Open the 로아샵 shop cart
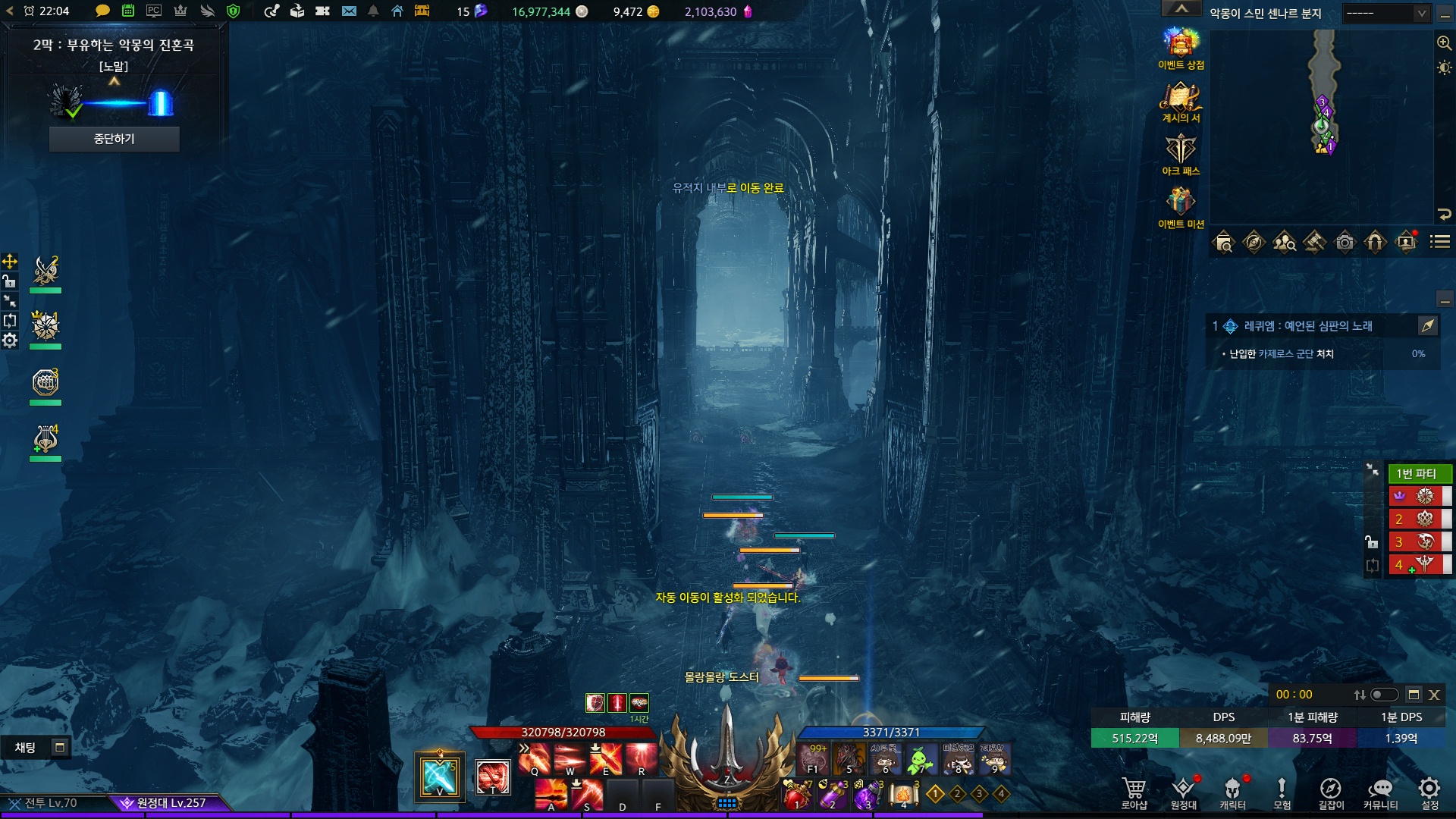1456x819 pixels. click(x=1134, y=792)
